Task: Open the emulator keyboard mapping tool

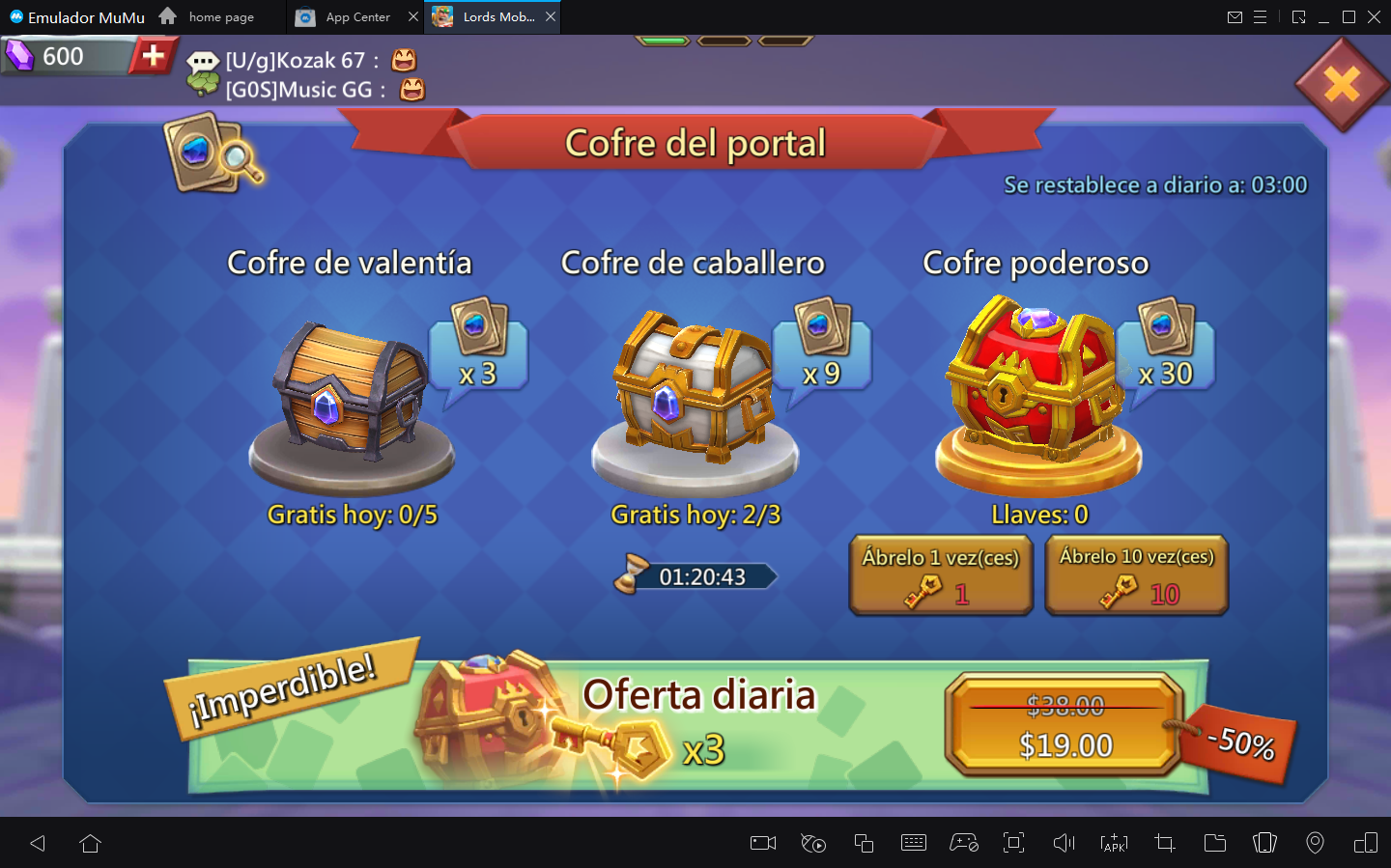Action: point(913,844)
